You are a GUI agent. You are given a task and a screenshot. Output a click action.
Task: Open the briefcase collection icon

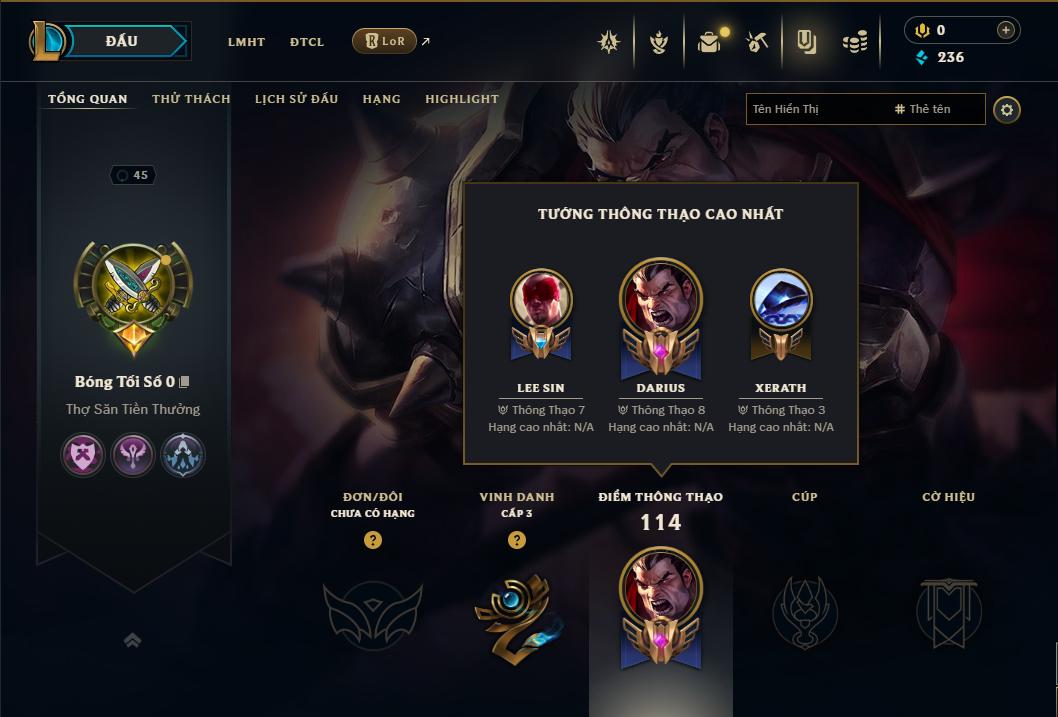(709, 42)
